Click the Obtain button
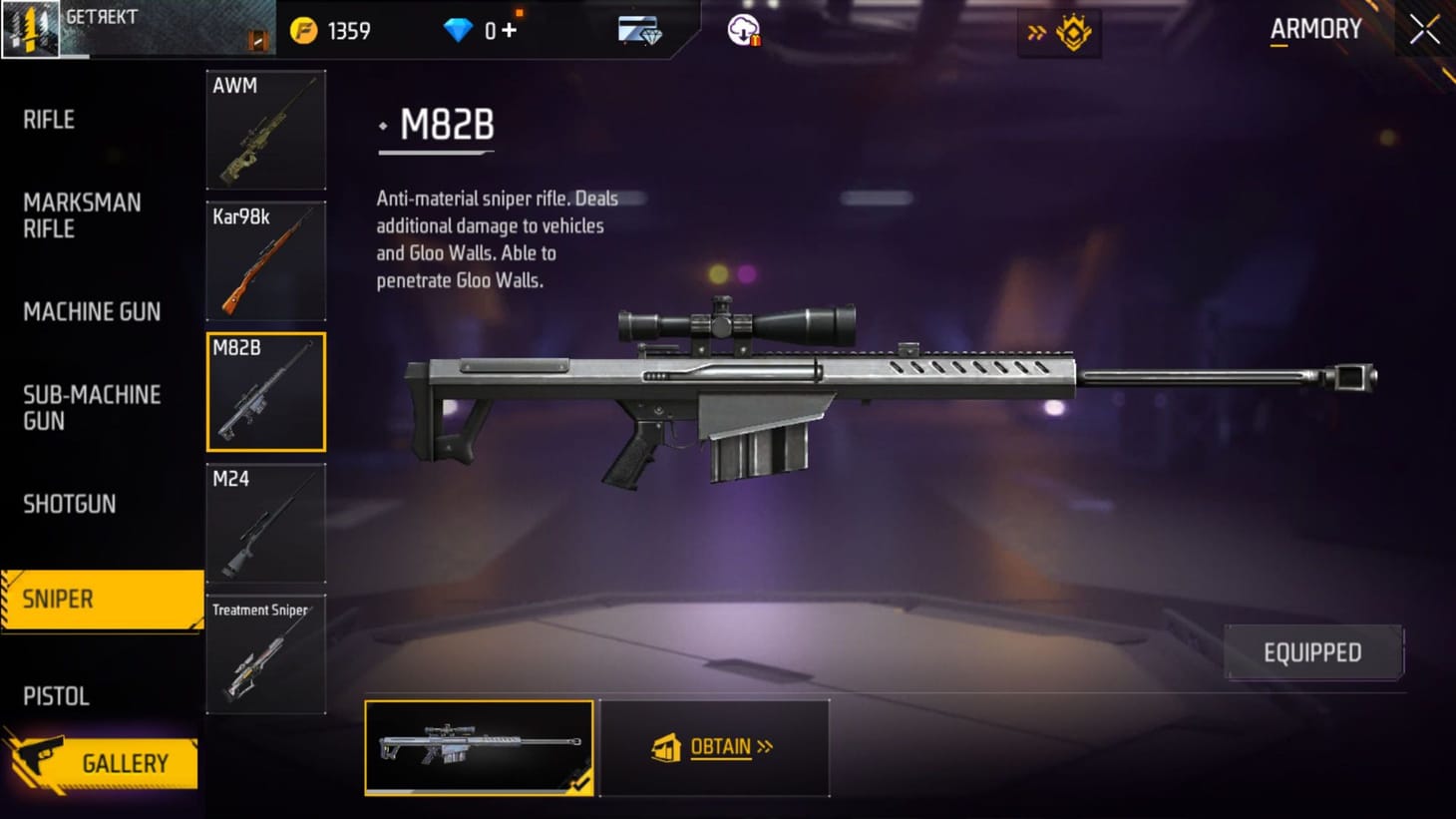1456x819 pixels. (x=716, y=747)
